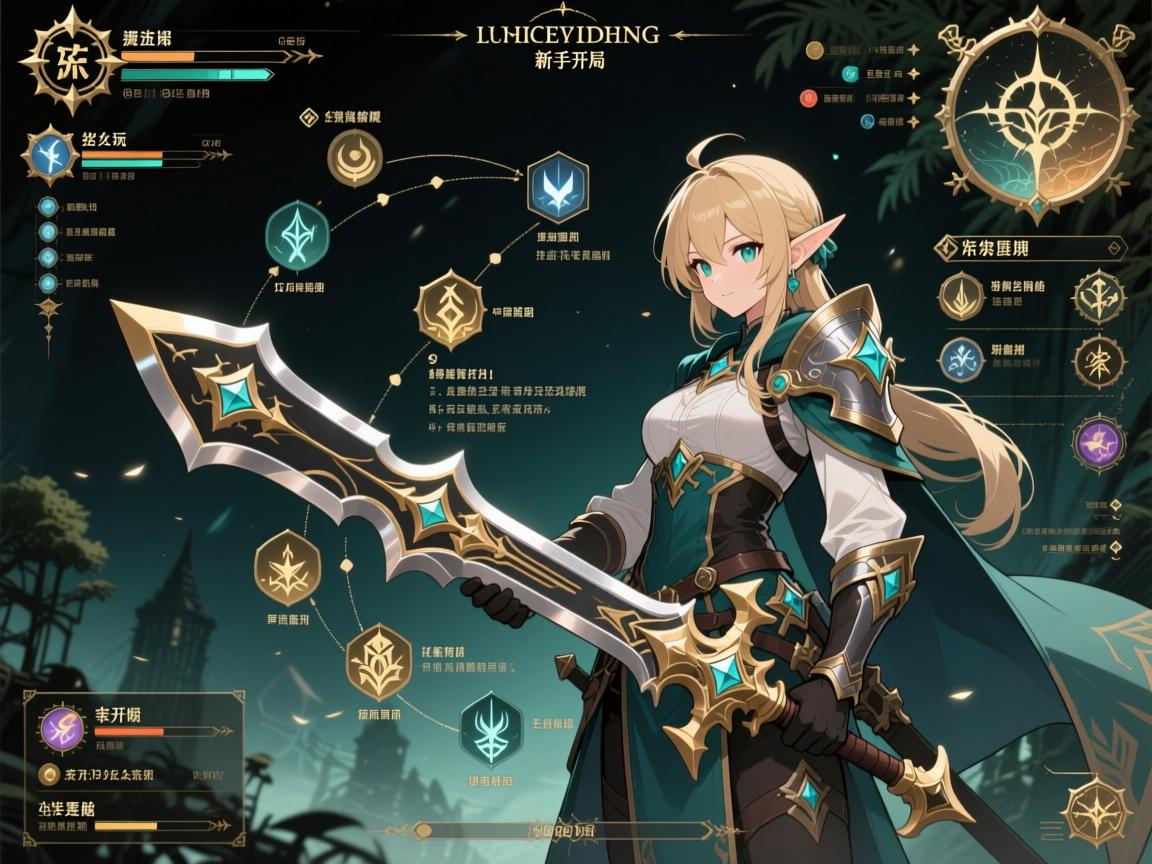Image resolution: width=1152 pixels, height=864 pixels.
Task: Click the red dot legend entry
Action: tap(808, 98)
